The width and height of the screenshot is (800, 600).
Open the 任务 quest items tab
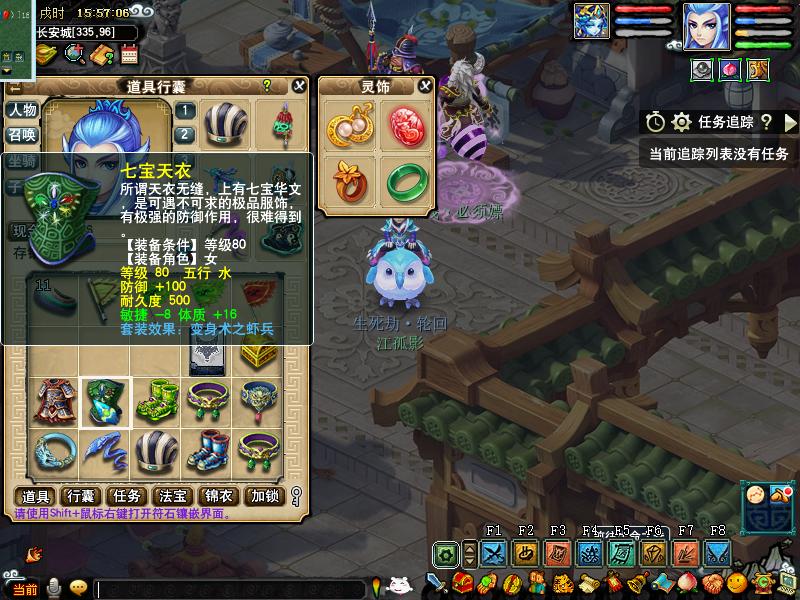(127, 496)
